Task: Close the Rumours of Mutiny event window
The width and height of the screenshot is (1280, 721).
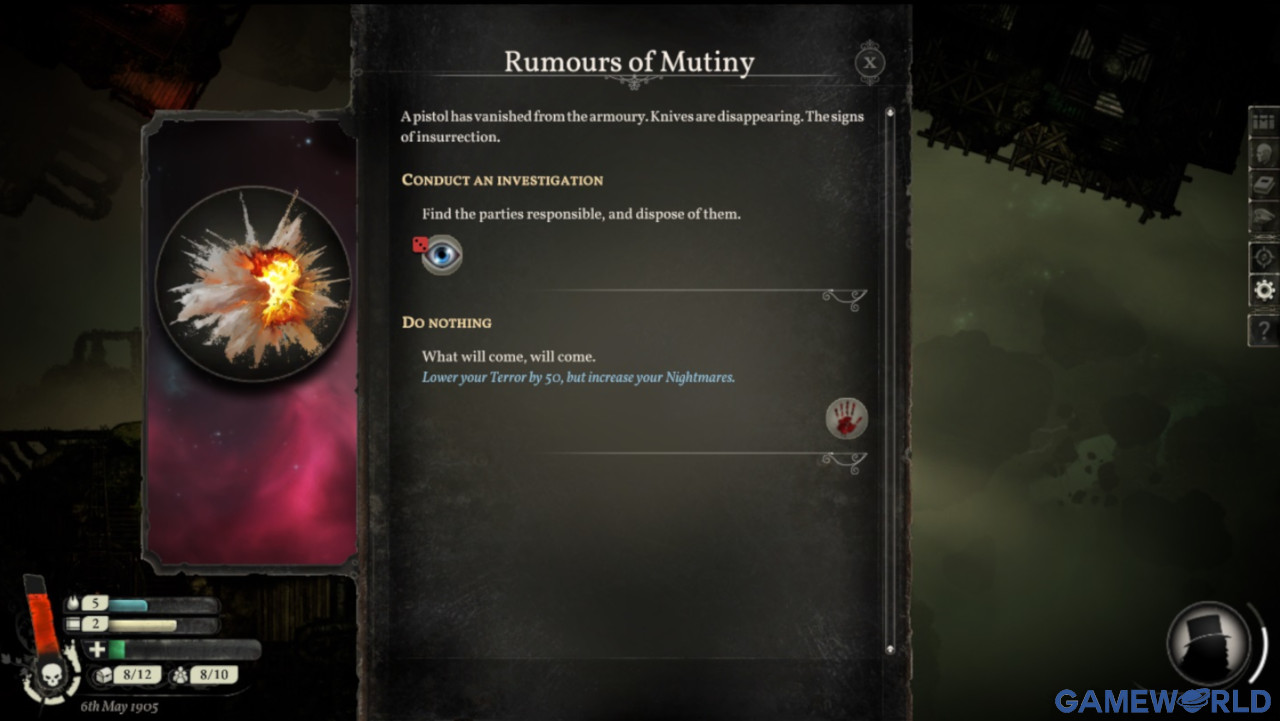Action: pyautogui.click(x=869, y=63)
